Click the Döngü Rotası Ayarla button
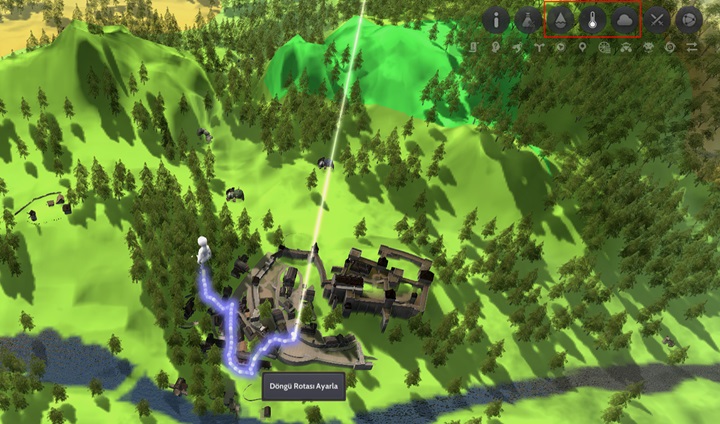The image size is (720, 424). tap(303, 387)
